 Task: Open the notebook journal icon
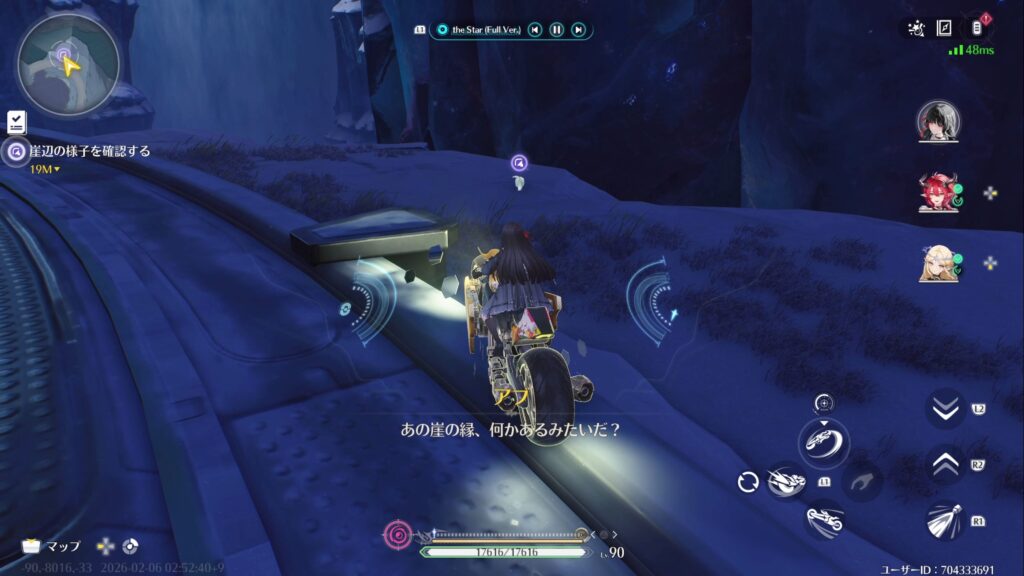point(943,28)
